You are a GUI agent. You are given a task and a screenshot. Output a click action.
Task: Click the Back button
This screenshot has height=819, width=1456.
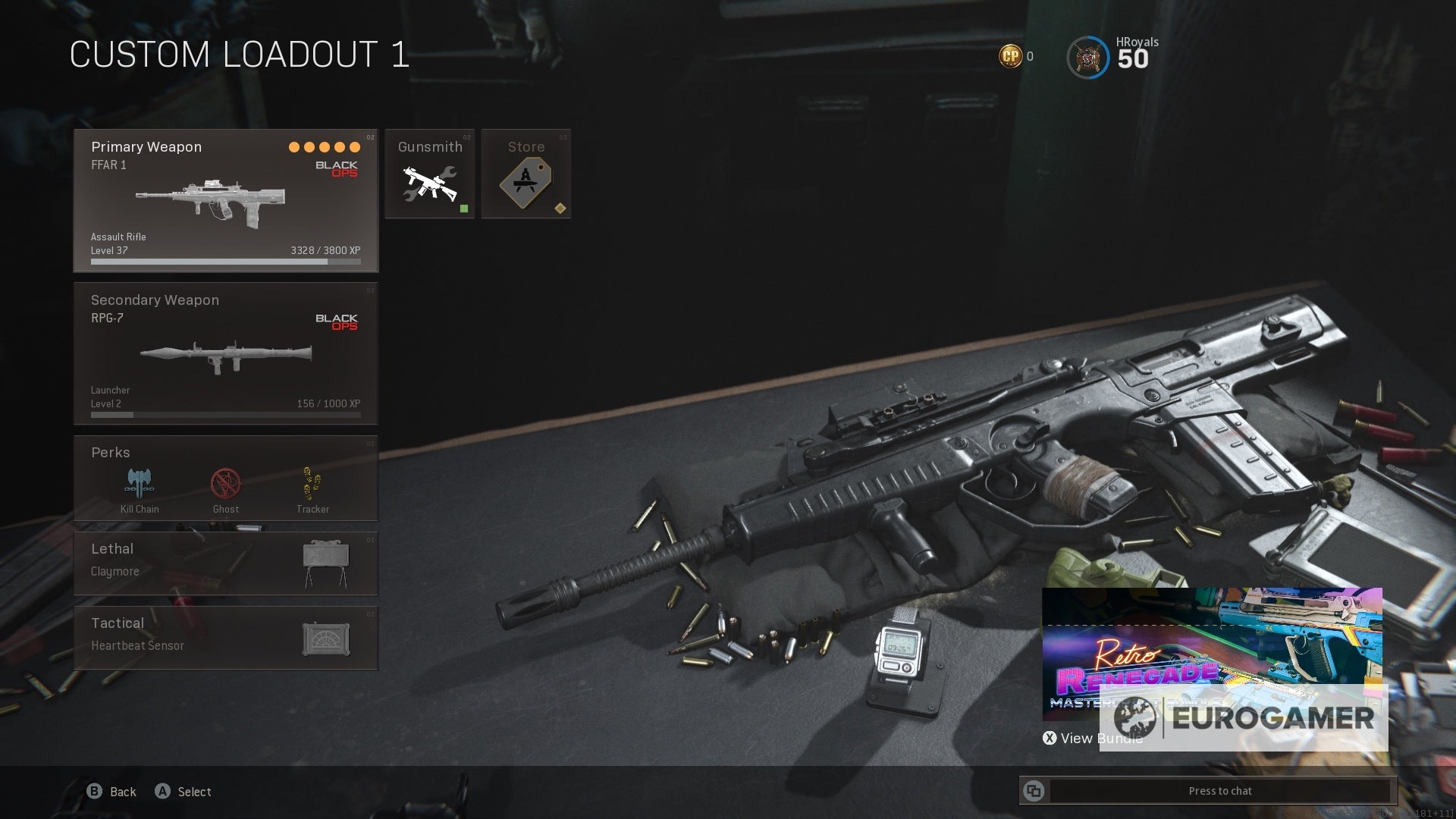tap(111, 791)
